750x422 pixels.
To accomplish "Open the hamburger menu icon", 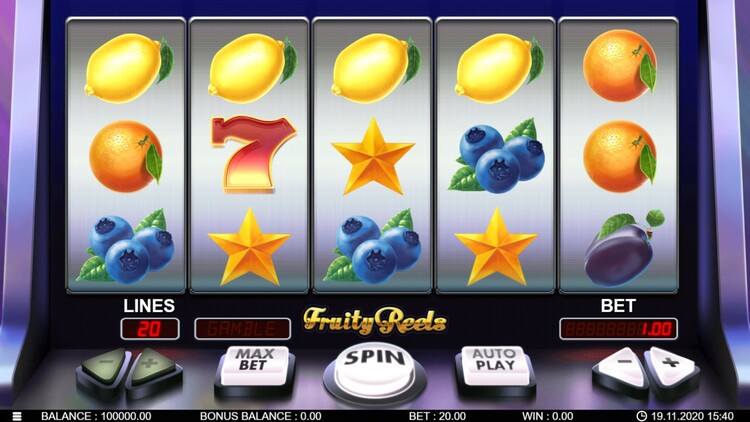I will 16,415.
